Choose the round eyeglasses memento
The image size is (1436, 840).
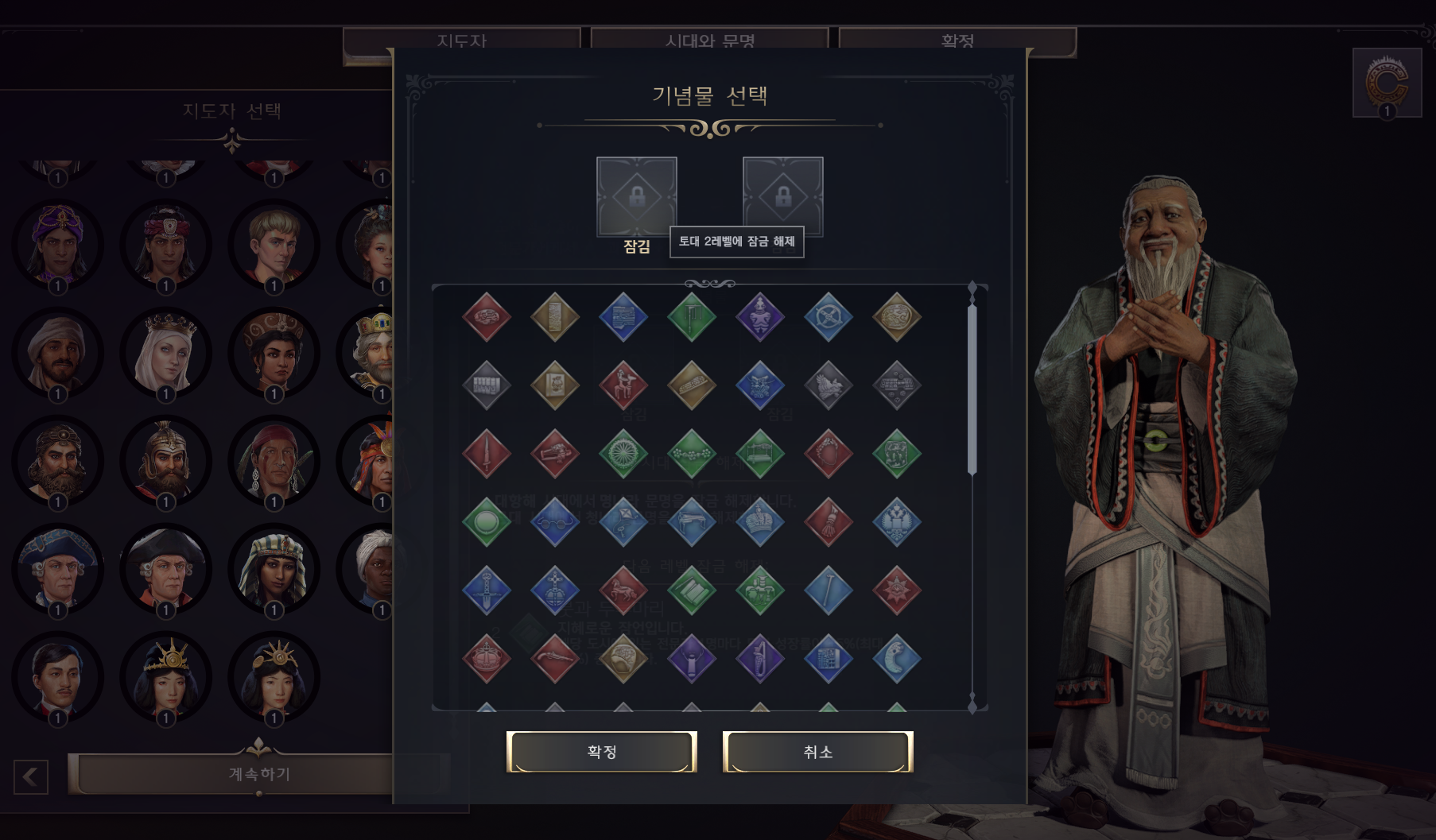pyautogui.click(x=554, y=522)
